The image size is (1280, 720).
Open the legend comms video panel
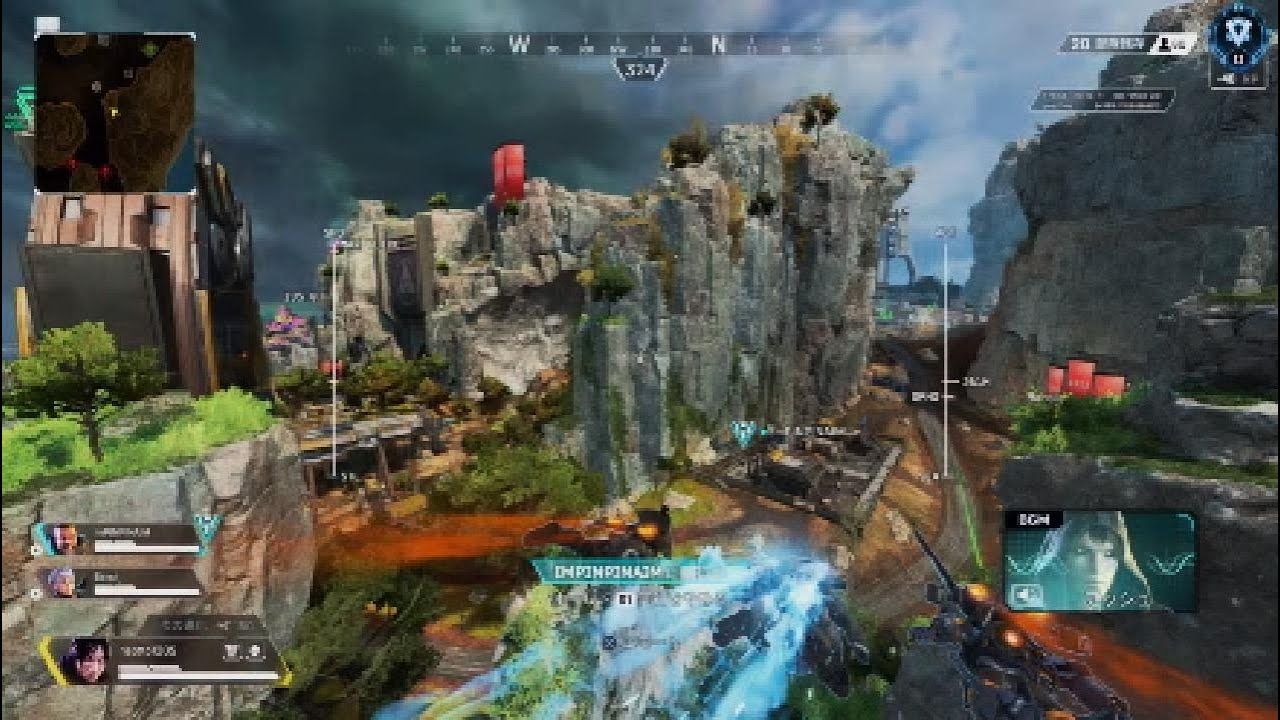1100,560
